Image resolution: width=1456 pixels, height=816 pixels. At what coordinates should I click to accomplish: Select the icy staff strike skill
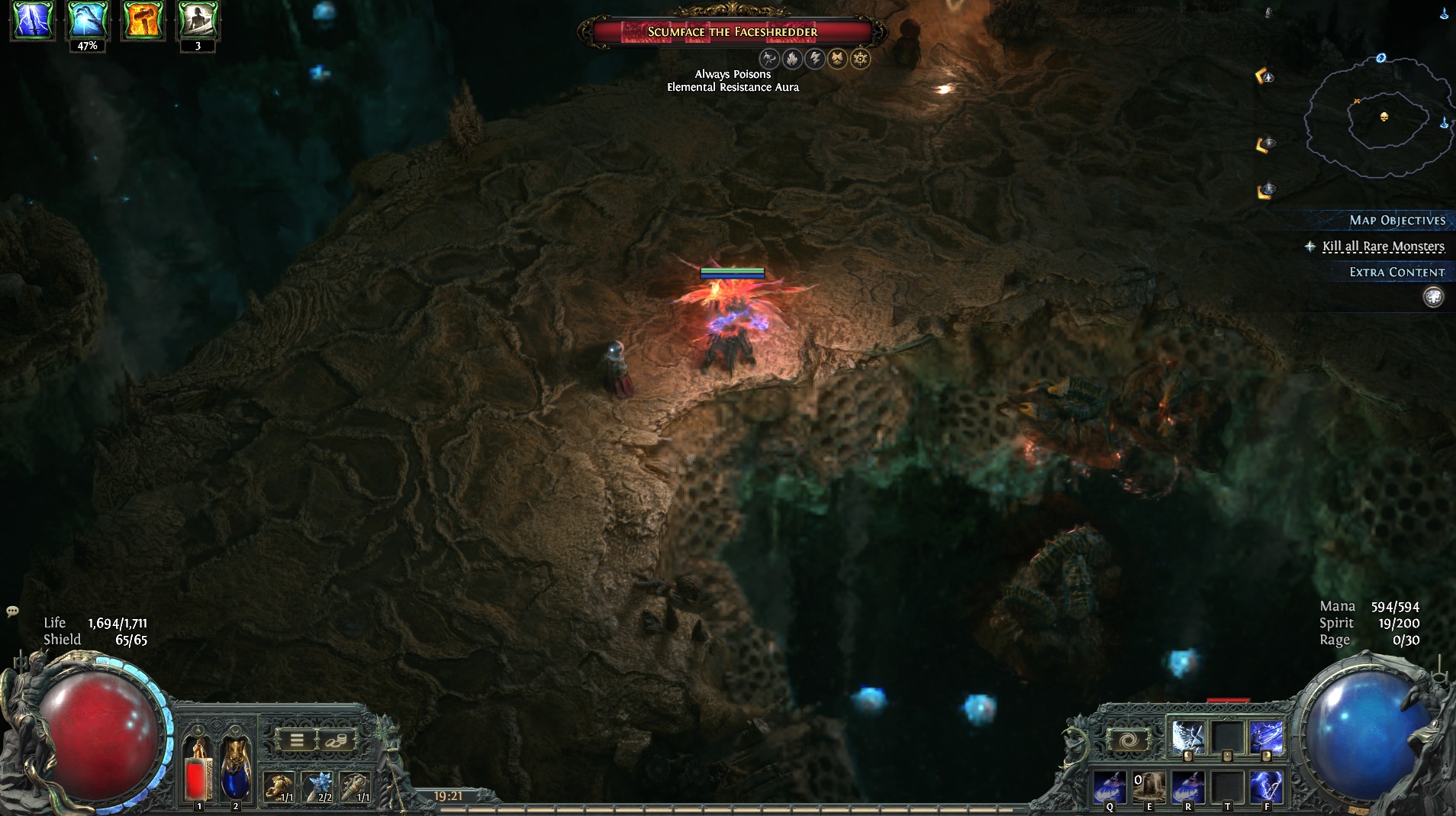pos(1188,737)
